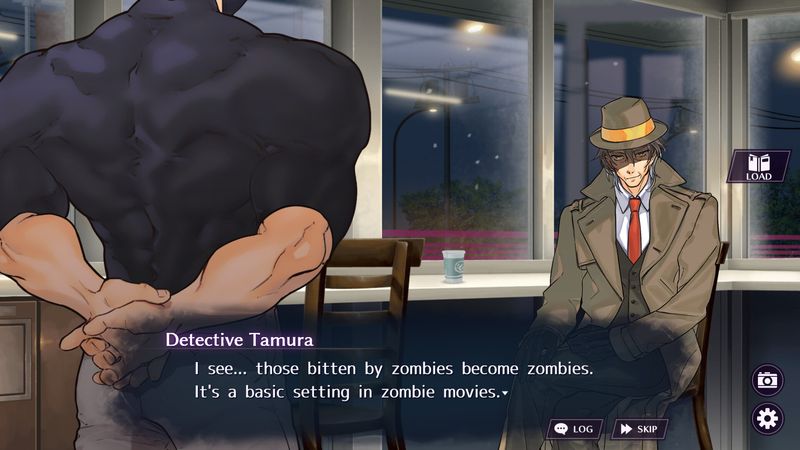Open settings via the gear icon
The image size is (800, 450).
(767, 418)
